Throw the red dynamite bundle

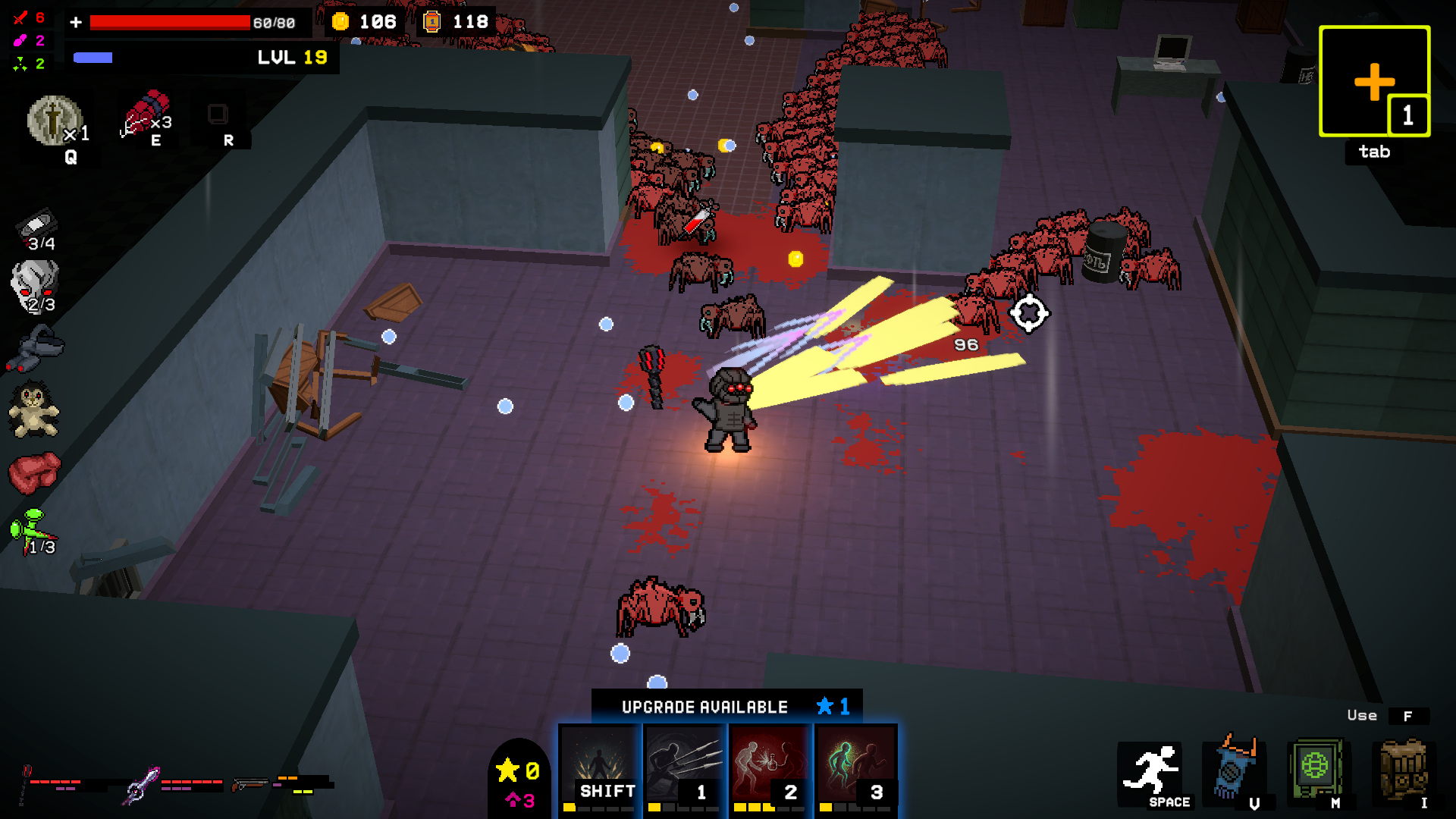(144, 112)
